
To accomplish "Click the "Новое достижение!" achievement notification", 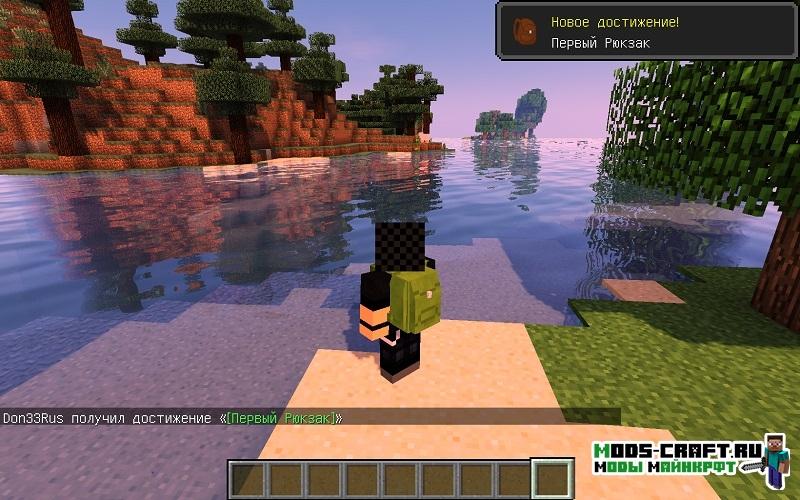I will (x=646, y=32).
